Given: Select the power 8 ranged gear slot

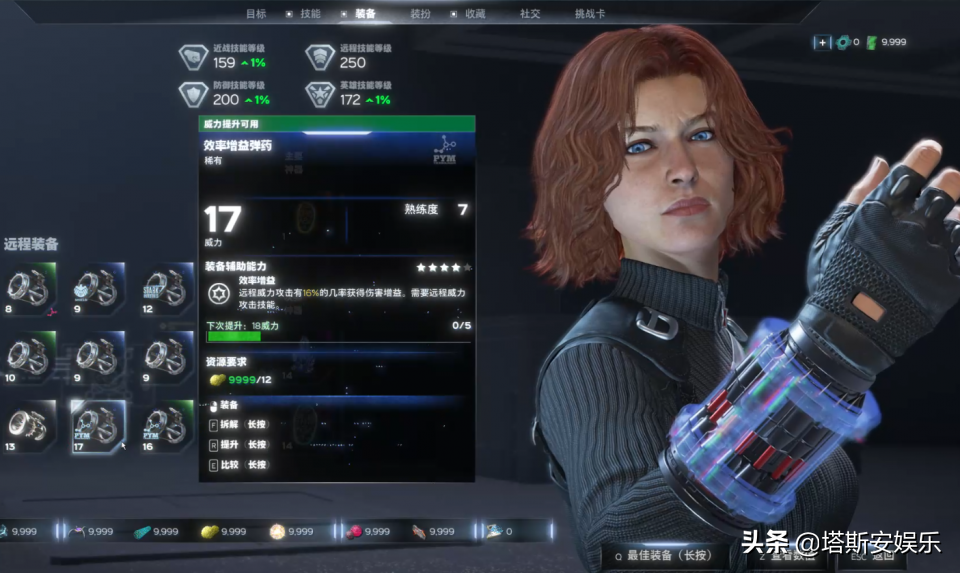Looking at the screenshot, I should click(29, 288).
